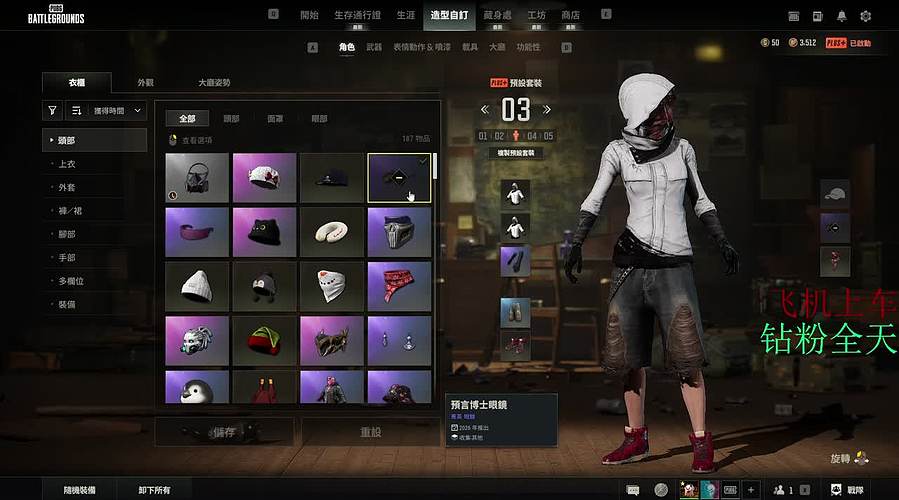Viewport: 899px width, 500px height.
Task: Go to the 生存通行證 survivor pass page
Action: pyautogui.click(x=356, y=15)
